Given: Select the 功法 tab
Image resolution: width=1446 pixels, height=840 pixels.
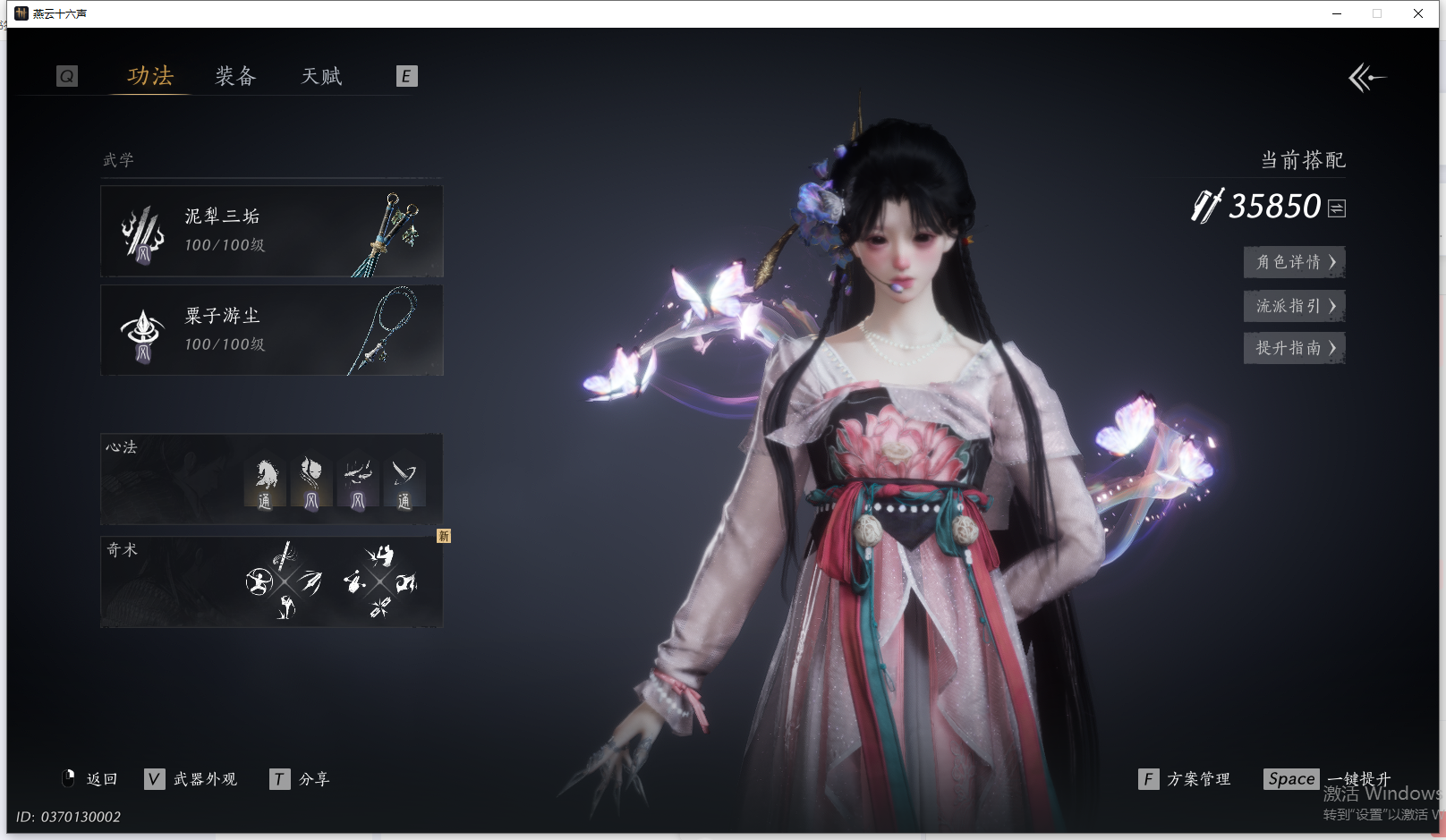Looking at the screenshot, I should (150, 77).
